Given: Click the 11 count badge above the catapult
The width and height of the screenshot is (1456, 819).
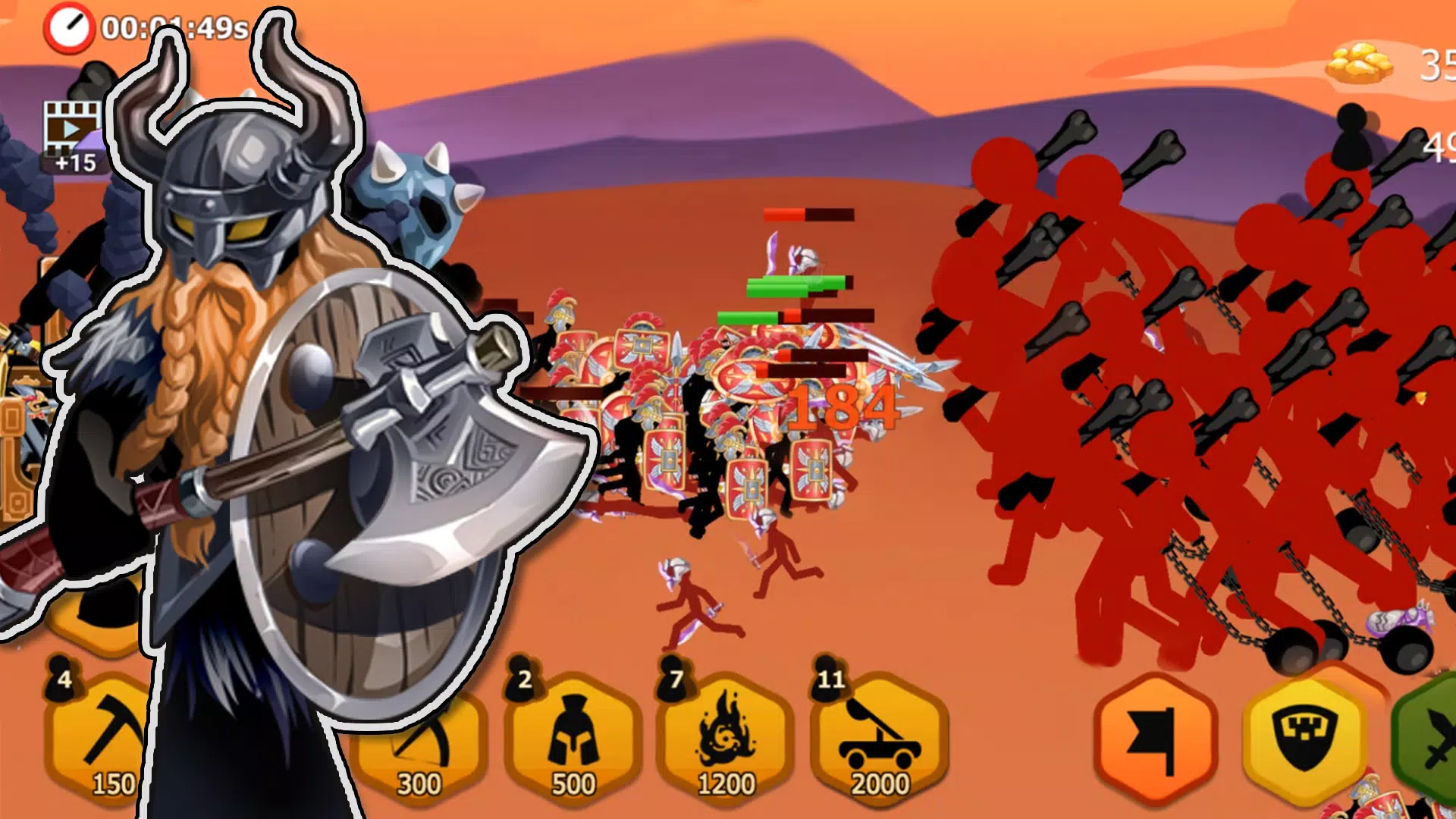Looking at the screenshot, I should pos(832,679).
